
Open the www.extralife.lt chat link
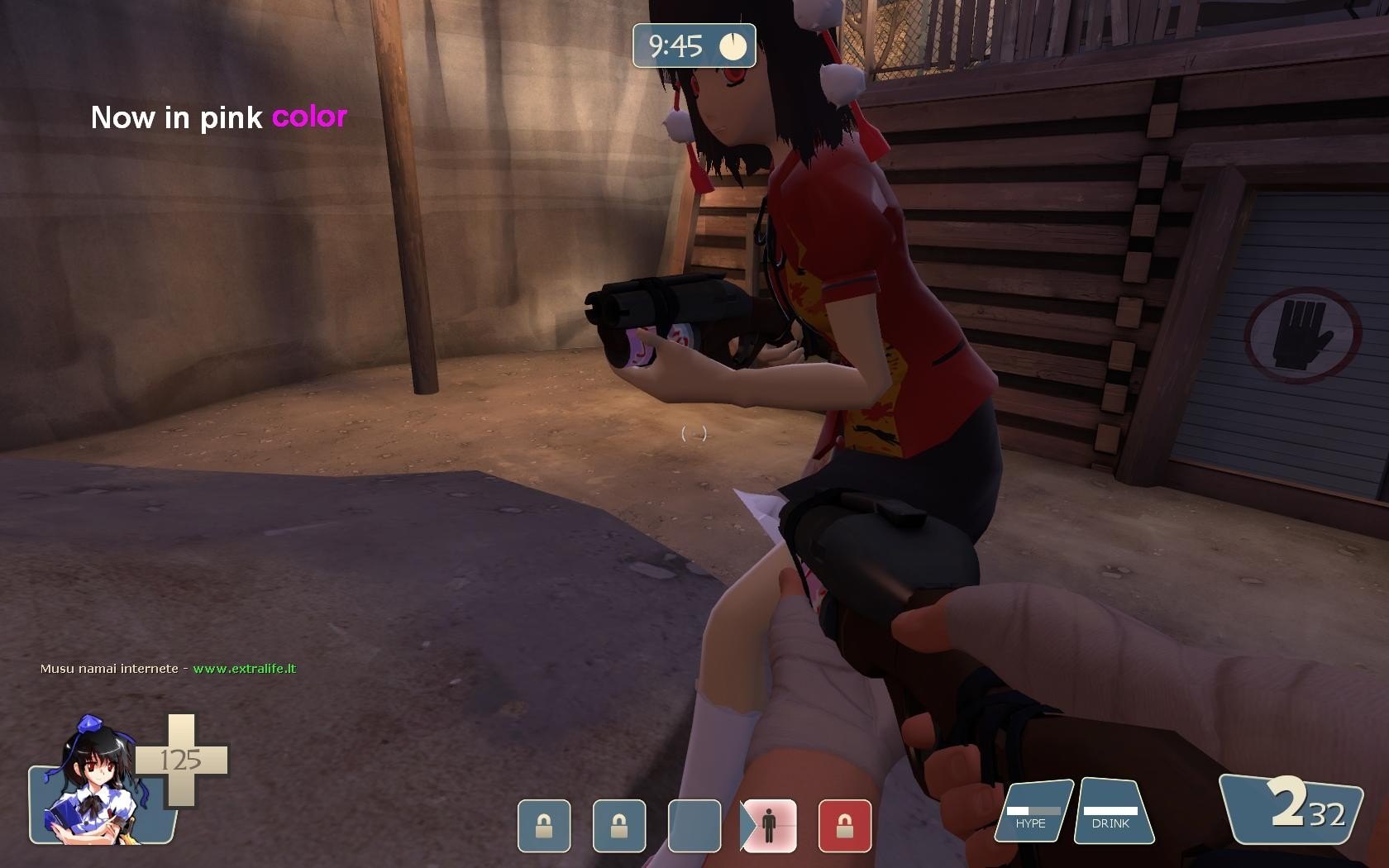pos(244,669)
